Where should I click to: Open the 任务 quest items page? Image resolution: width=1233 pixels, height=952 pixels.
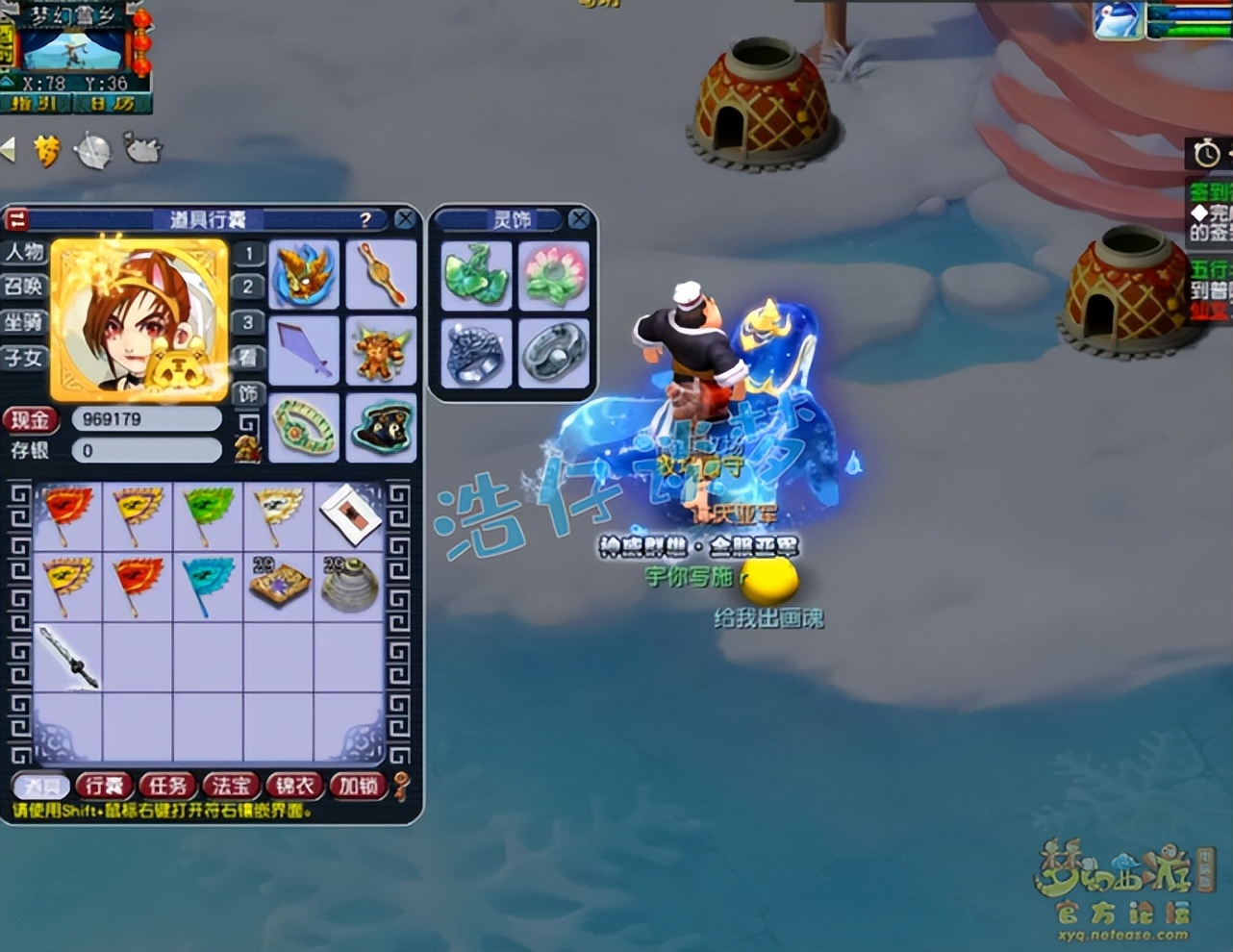coord(167,786)
